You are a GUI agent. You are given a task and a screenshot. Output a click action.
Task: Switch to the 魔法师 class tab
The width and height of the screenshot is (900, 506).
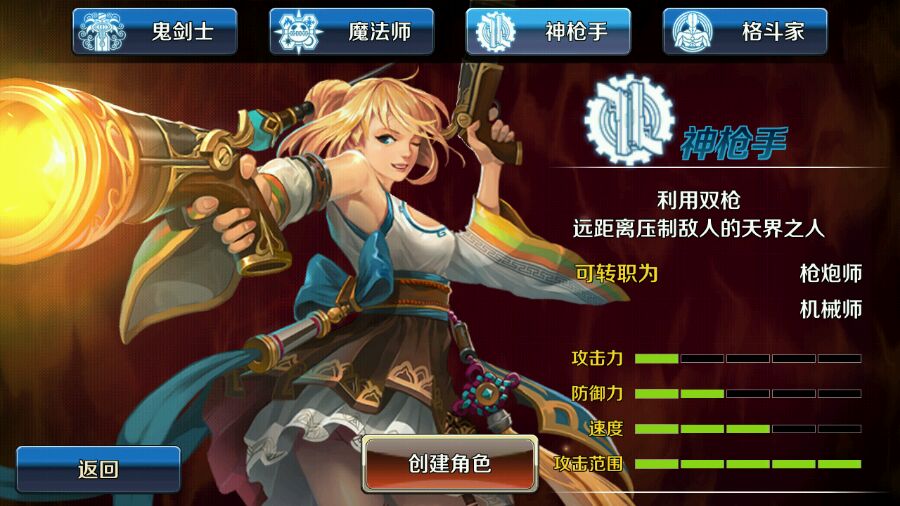[352, 31]
